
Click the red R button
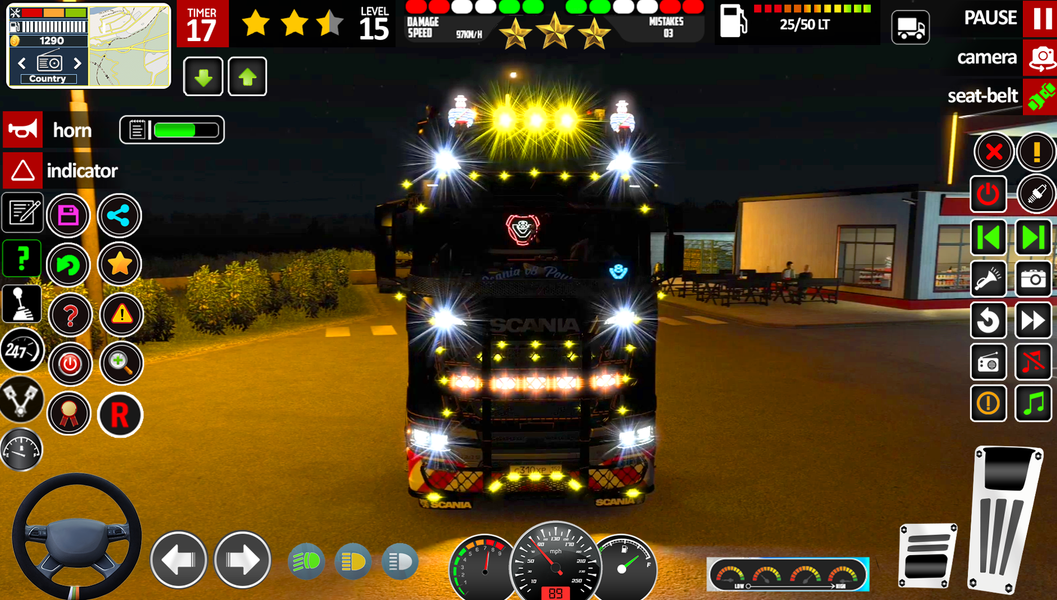(119, 414)
